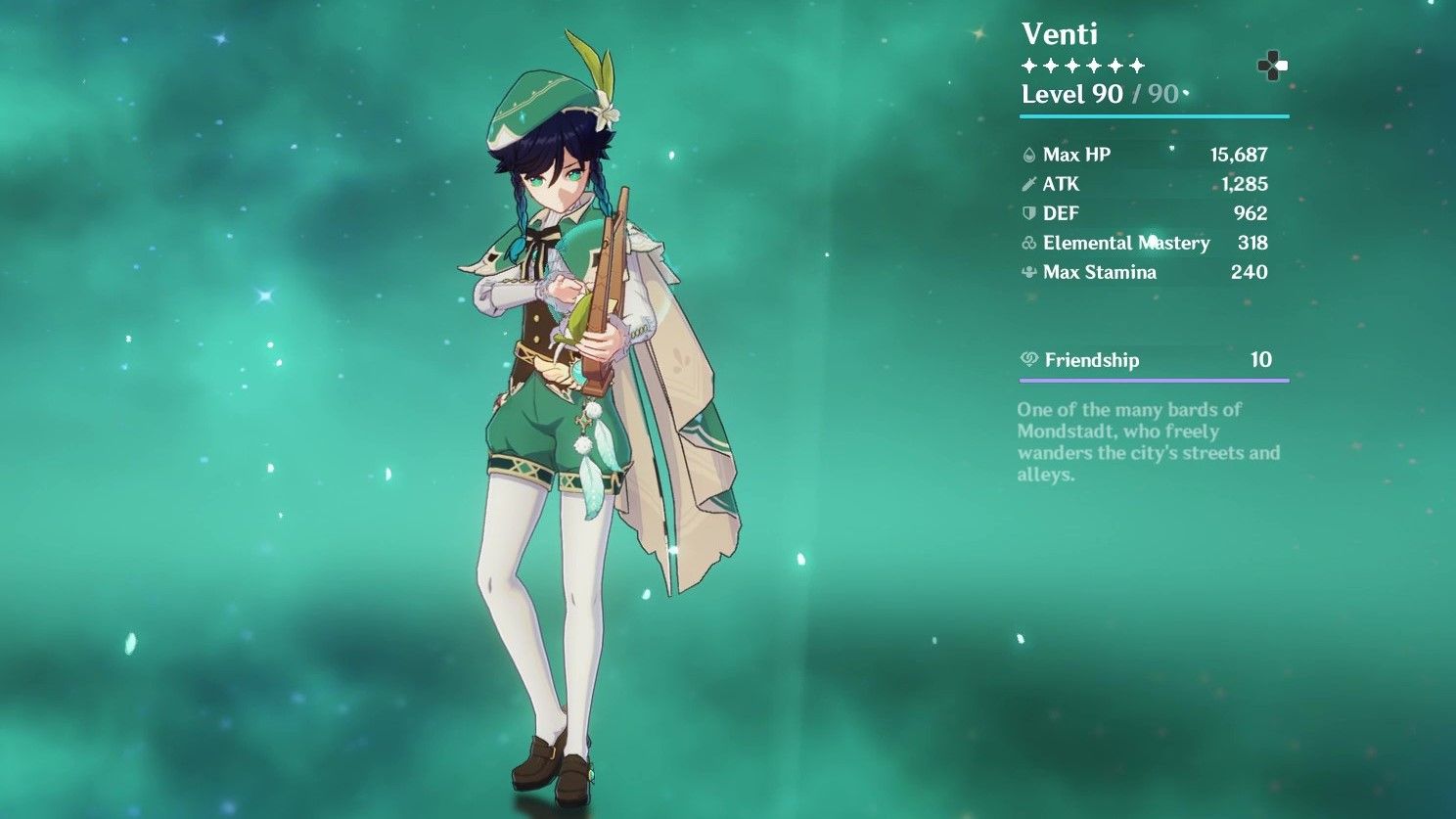Click the bard description text
Screen dimensions: 1456x819
pos(1145,442)
